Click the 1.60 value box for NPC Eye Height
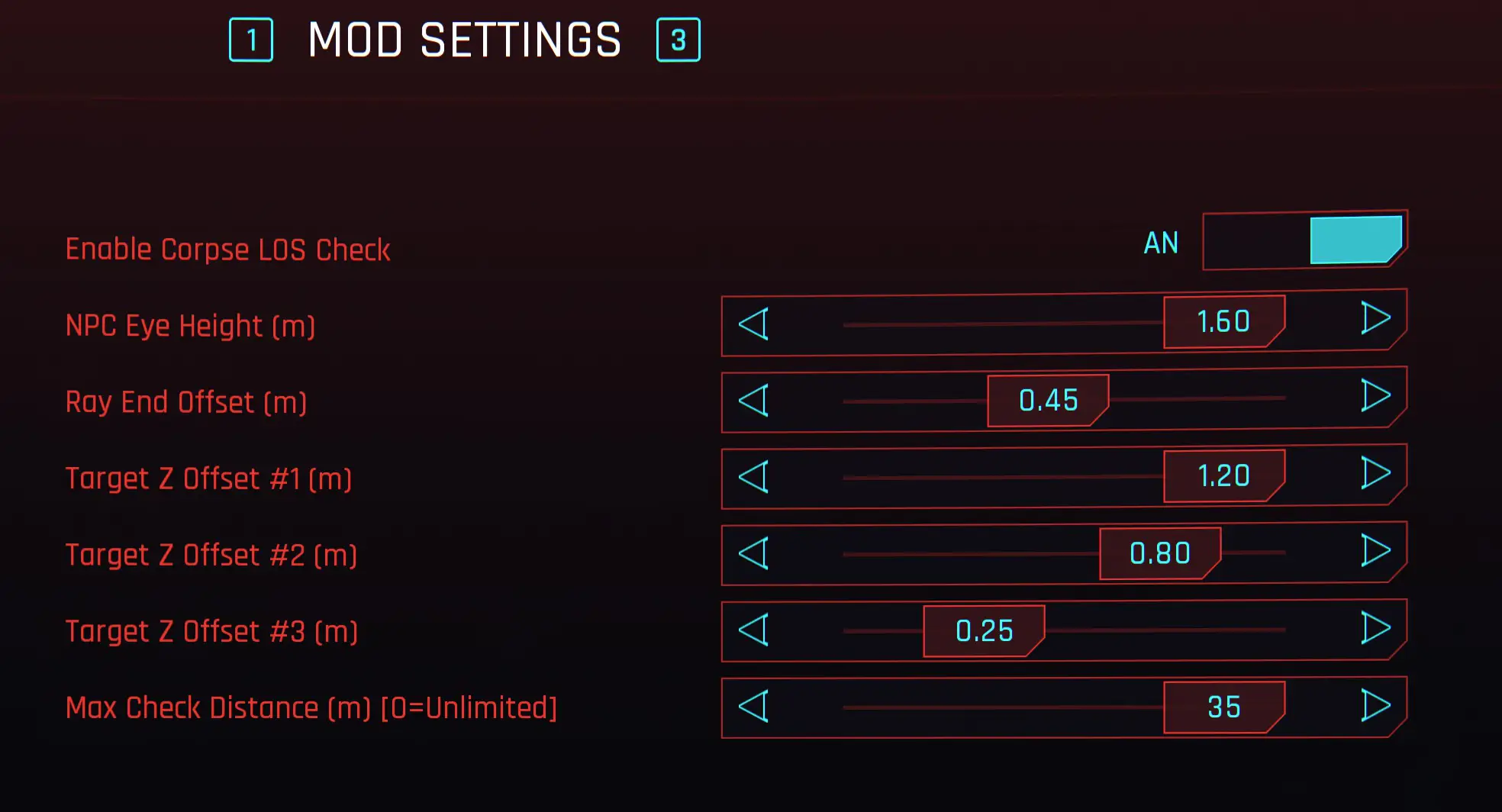1502x812 pixels. (1223, 321)
